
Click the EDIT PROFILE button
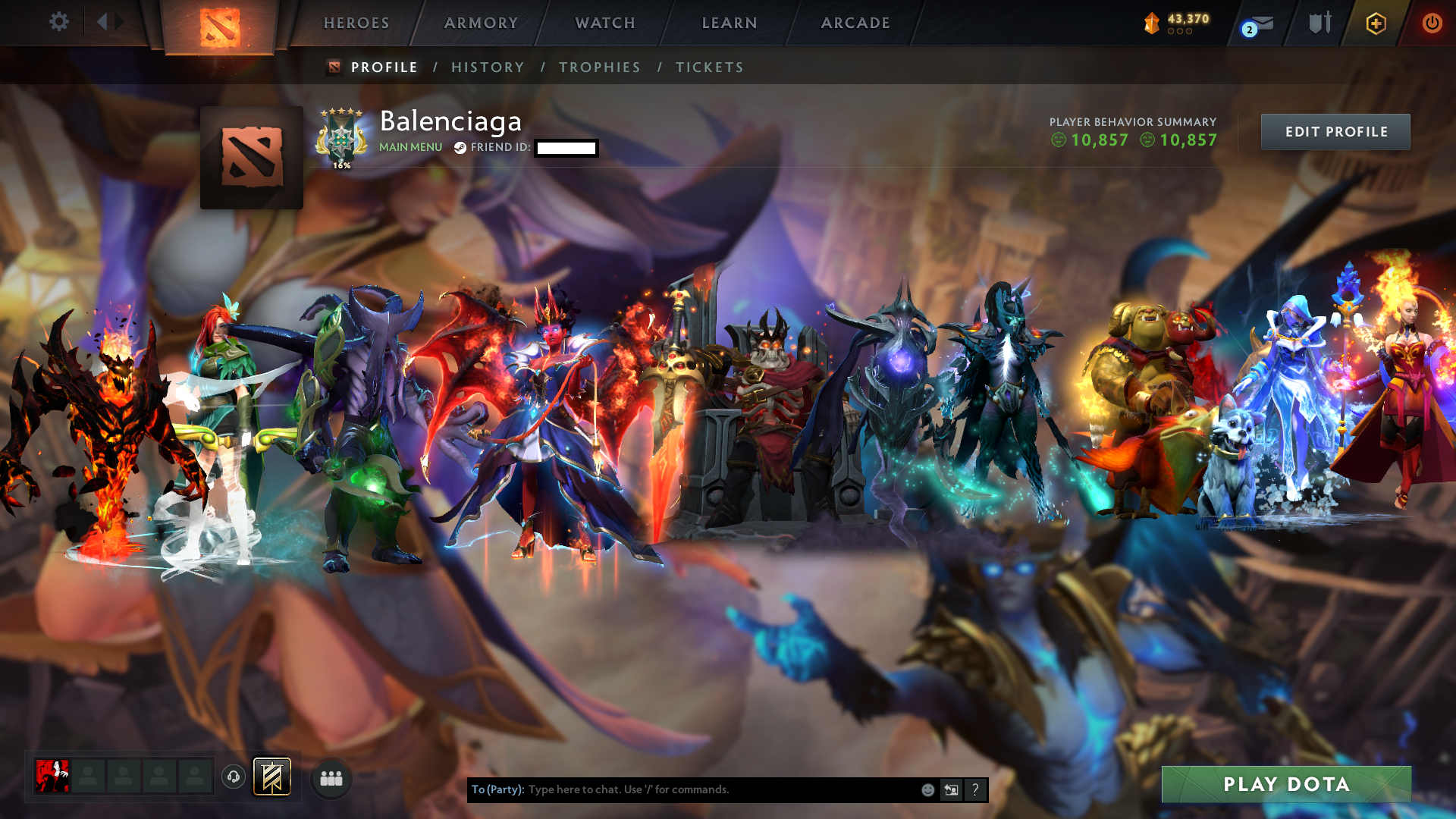pyautogui.click(x=1335, y=131)
